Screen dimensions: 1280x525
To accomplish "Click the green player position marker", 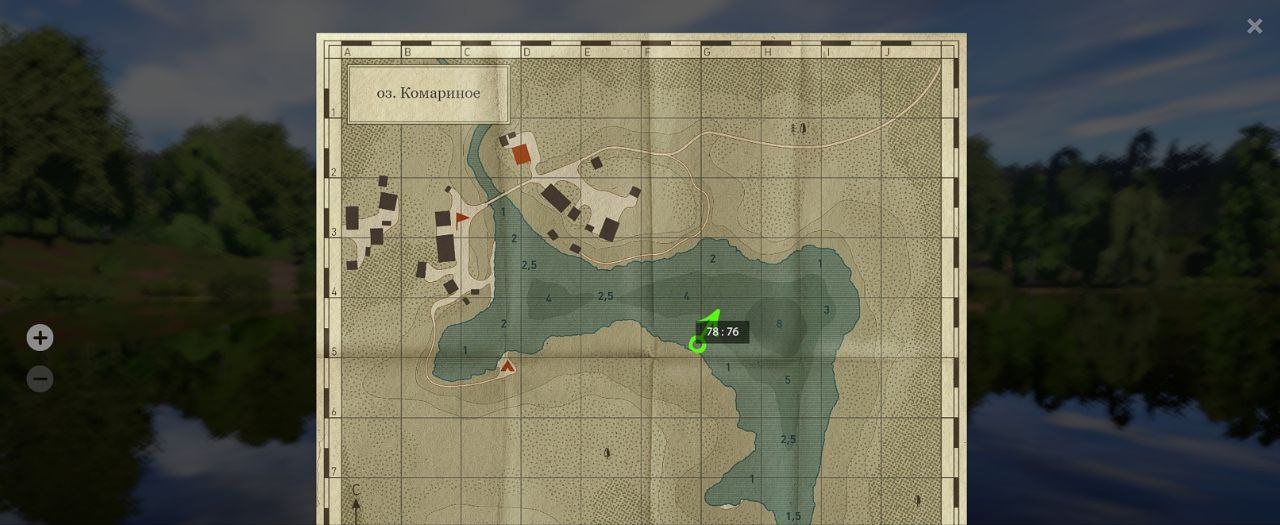I will tap(697, 345).
